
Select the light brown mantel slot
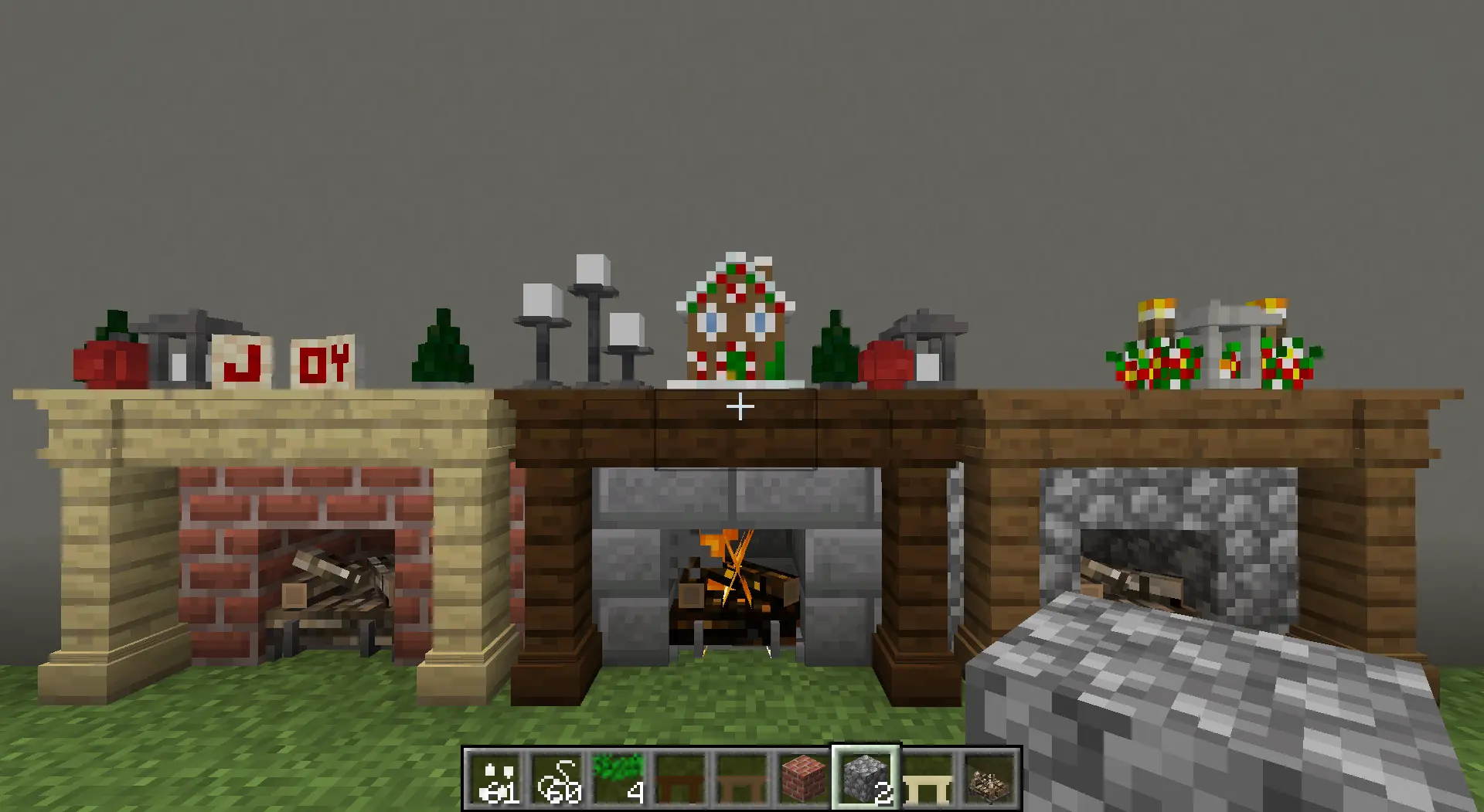pyautogui.click(x=742, y=779)
